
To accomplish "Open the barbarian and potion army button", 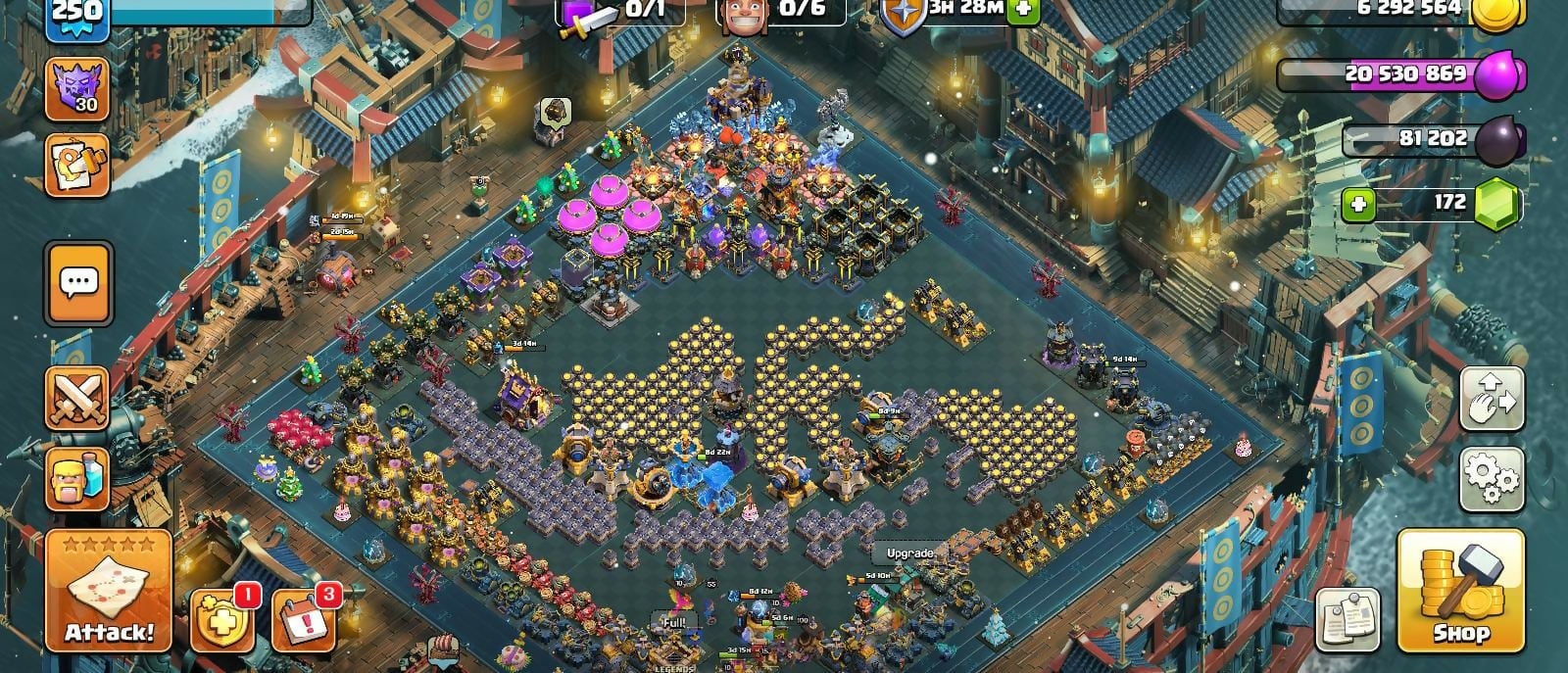I will (77, 479).
